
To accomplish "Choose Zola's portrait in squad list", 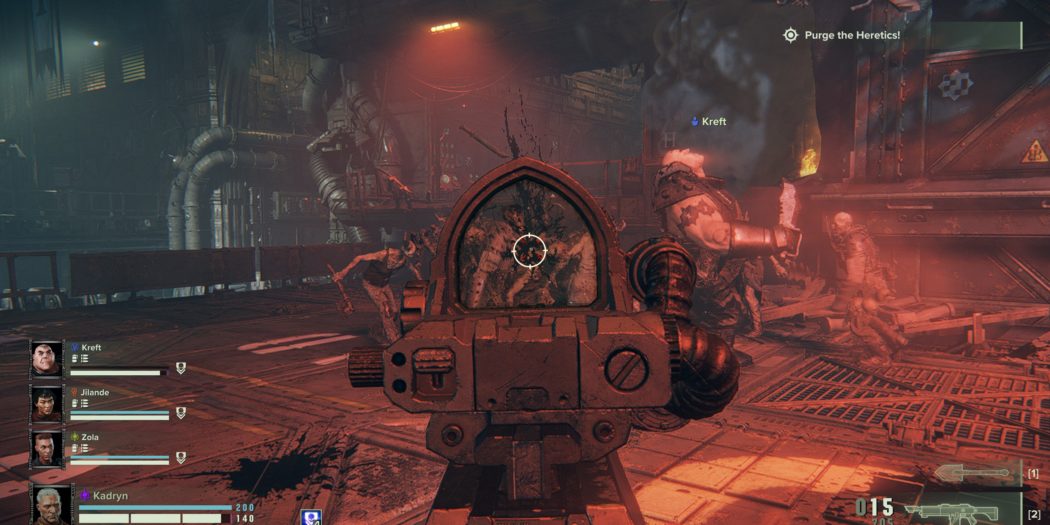I will [47, 447].
